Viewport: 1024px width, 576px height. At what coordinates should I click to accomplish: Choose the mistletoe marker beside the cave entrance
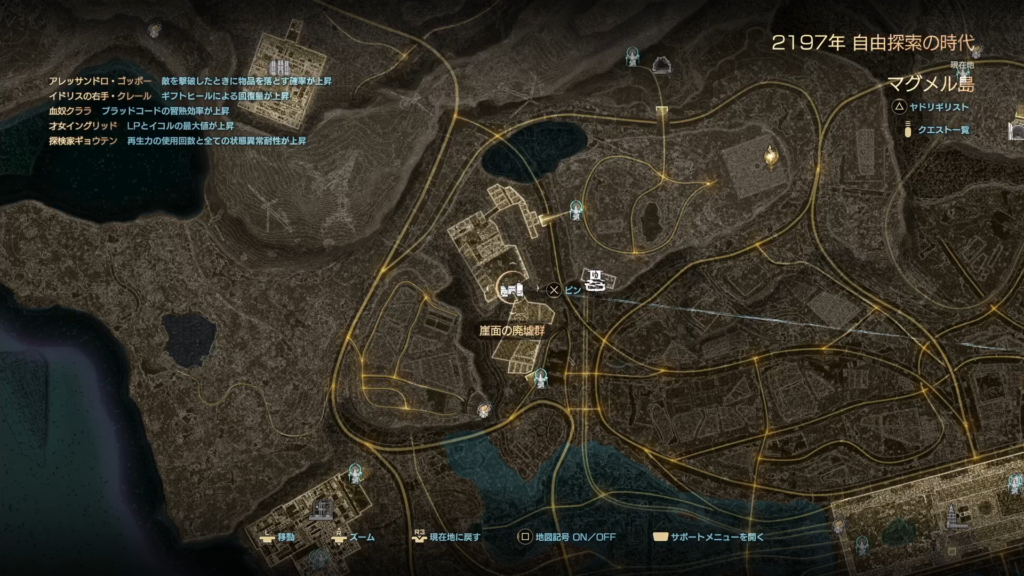pos(632,57)
